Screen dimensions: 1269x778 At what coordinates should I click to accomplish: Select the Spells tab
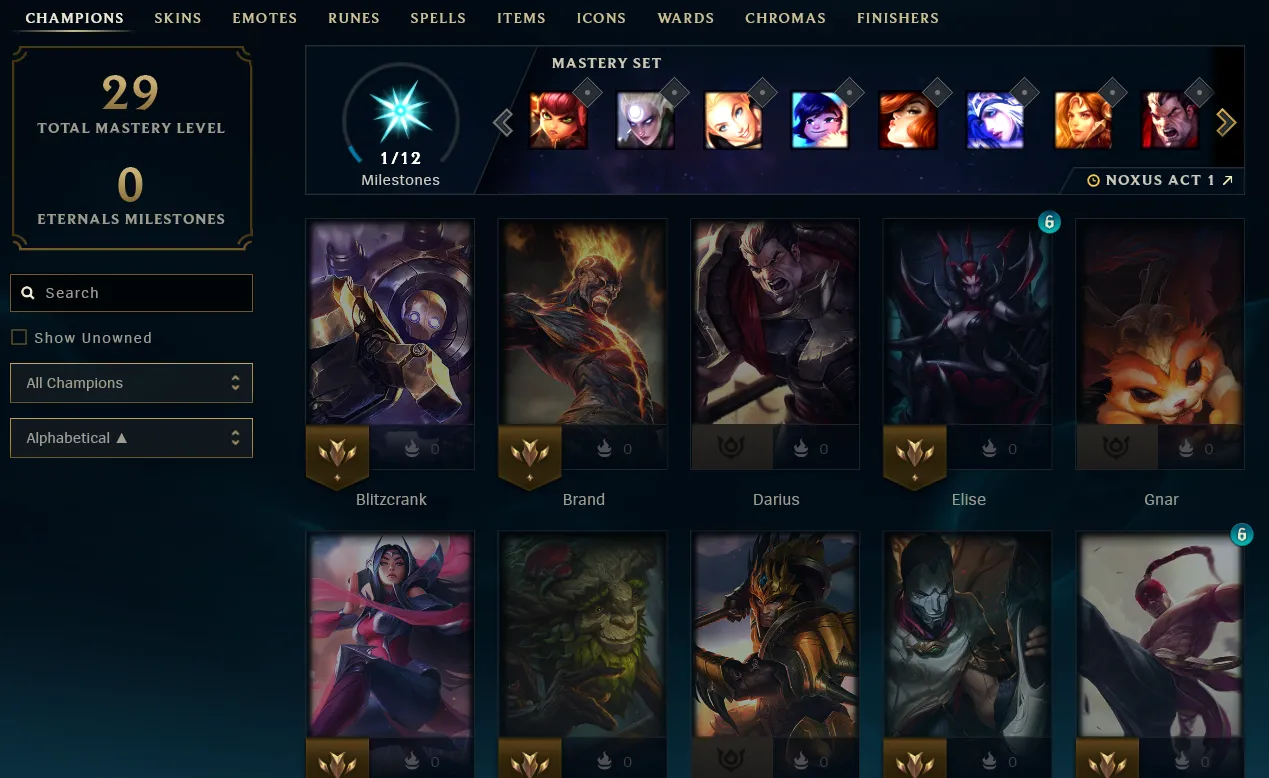438,18
